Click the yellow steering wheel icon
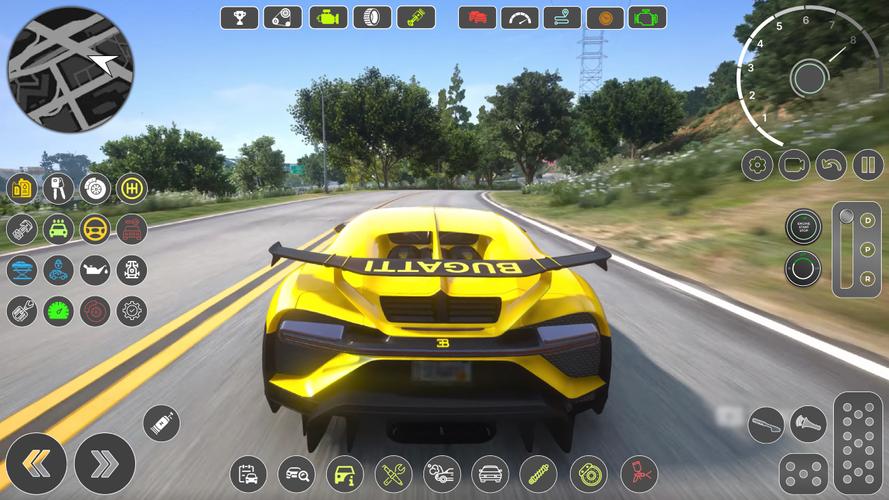 (95, 229)
